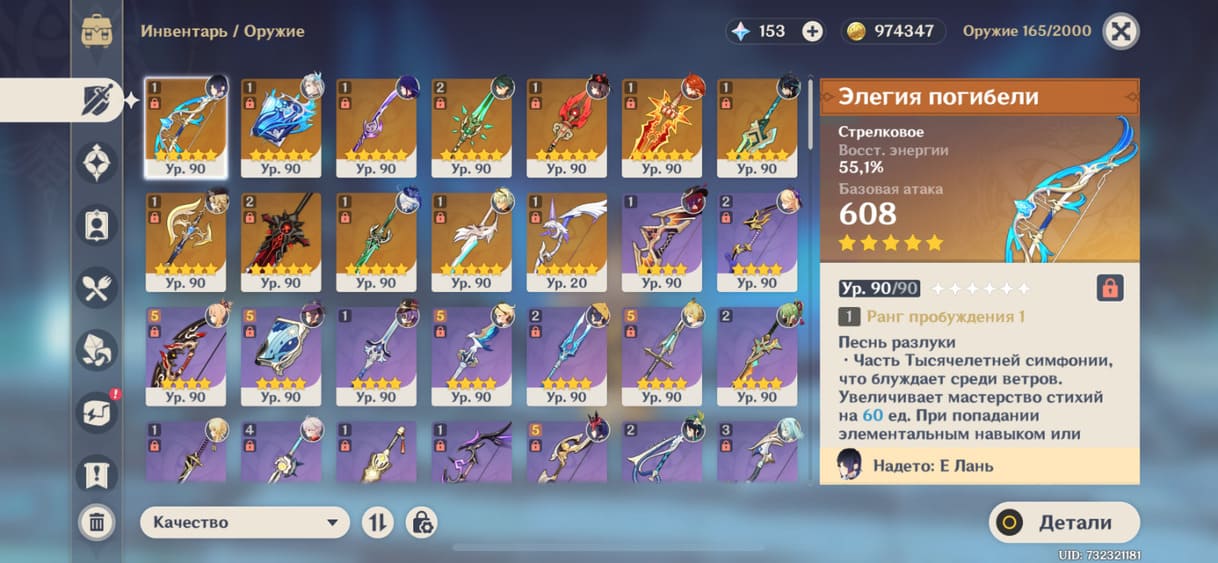The height and width of the screenshot is (563, 1218).
Task: Close the inventory with the X button
Action: (1121, 31)
